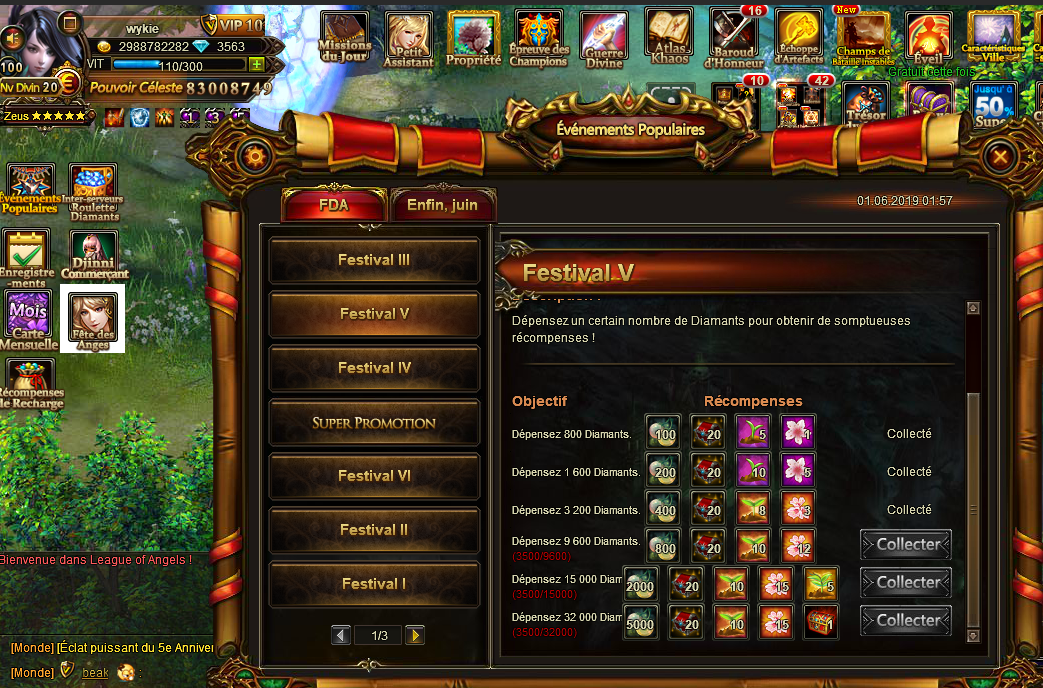1043x688 pixels.
Task: Go to next page of event list
Action: pos(414,635)
